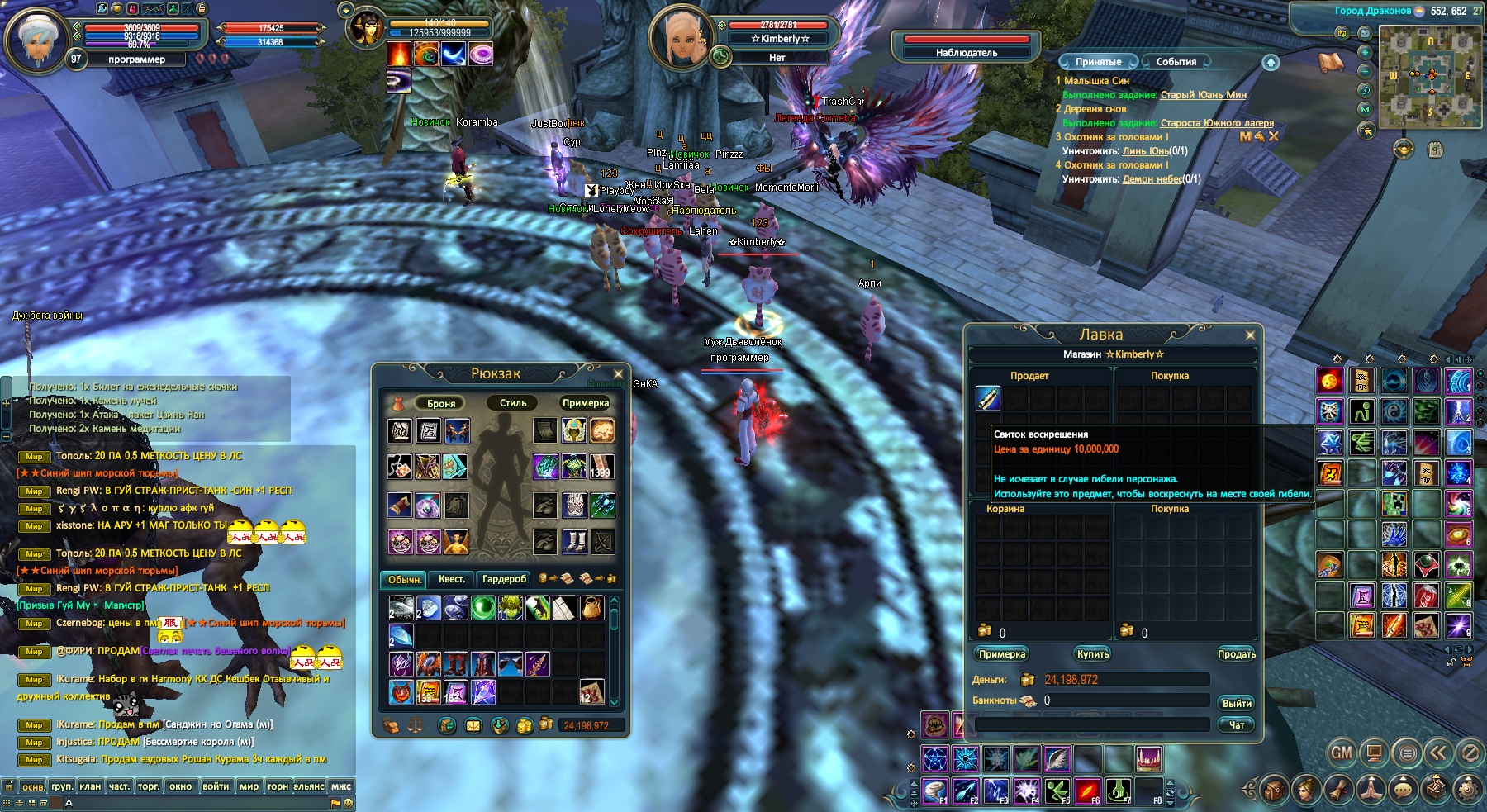Switch to the Броня equipment tab
Screen dimensions: 1487x812
click(441, 403)
